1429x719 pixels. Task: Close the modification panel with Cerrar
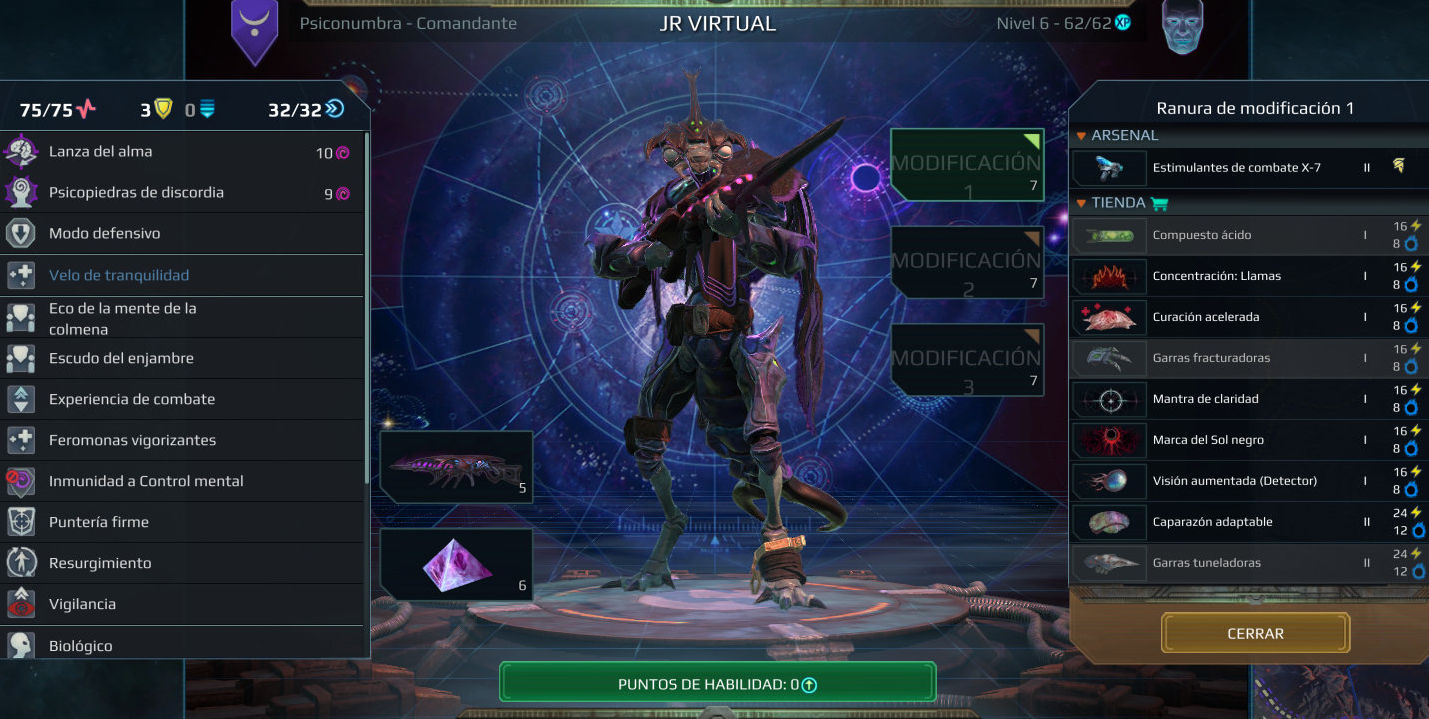1255,633
